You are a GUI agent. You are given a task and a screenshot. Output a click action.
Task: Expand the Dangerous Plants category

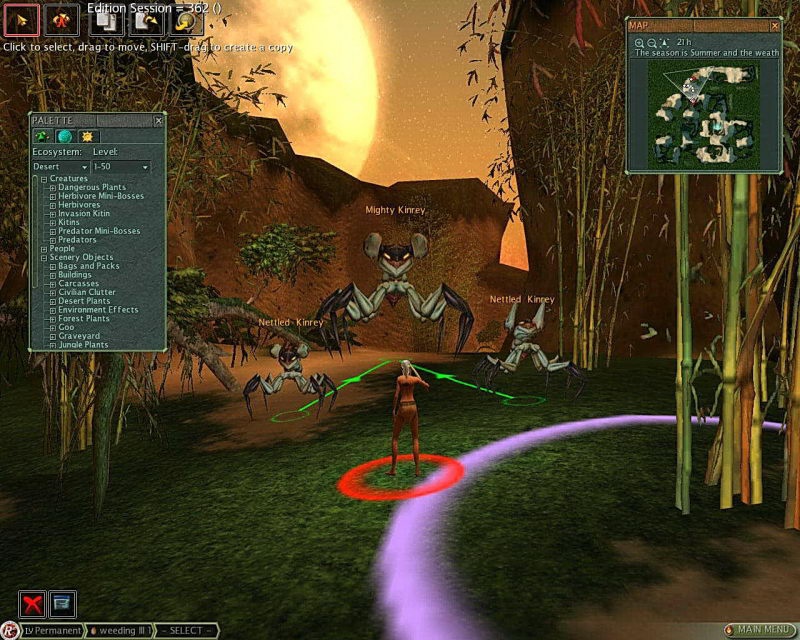point(53,188)
